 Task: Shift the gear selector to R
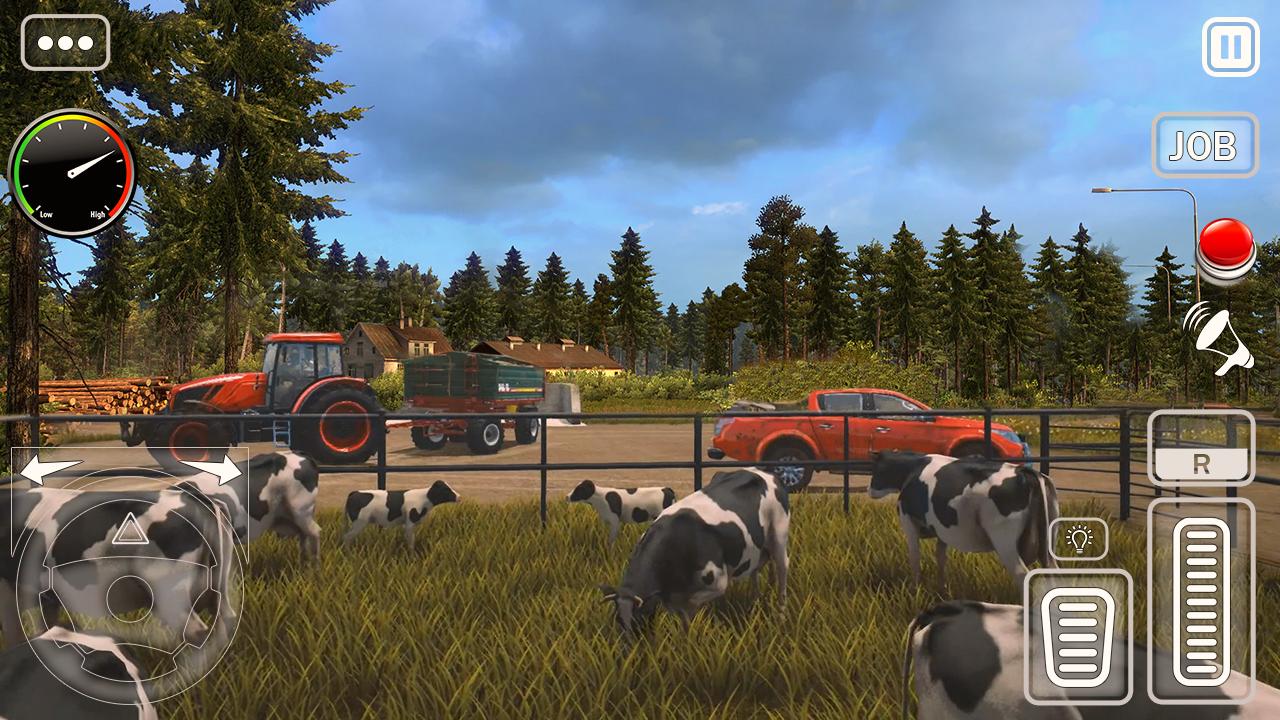pos(1200,465)
